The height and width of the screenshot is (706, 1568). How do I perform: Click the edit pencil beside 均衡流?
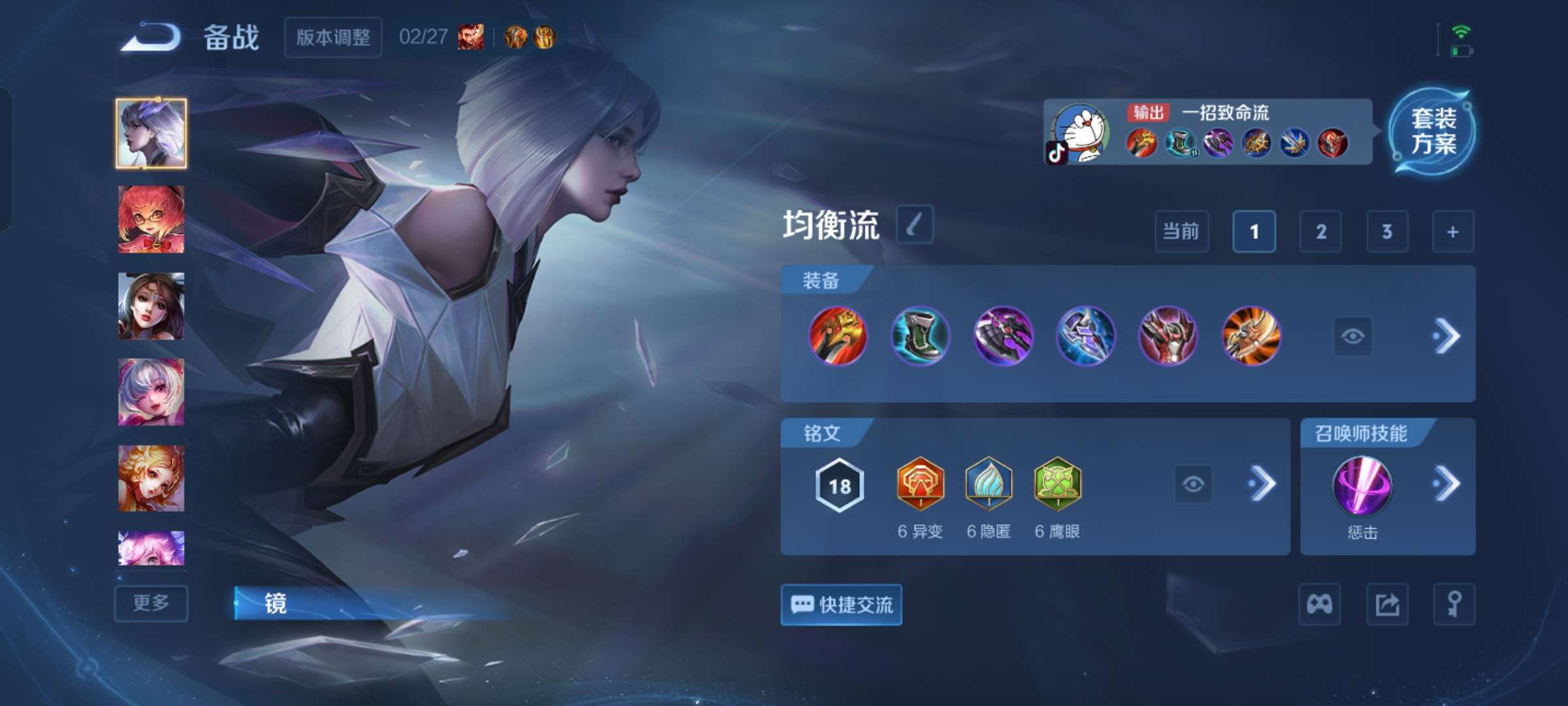coord(914,225)
